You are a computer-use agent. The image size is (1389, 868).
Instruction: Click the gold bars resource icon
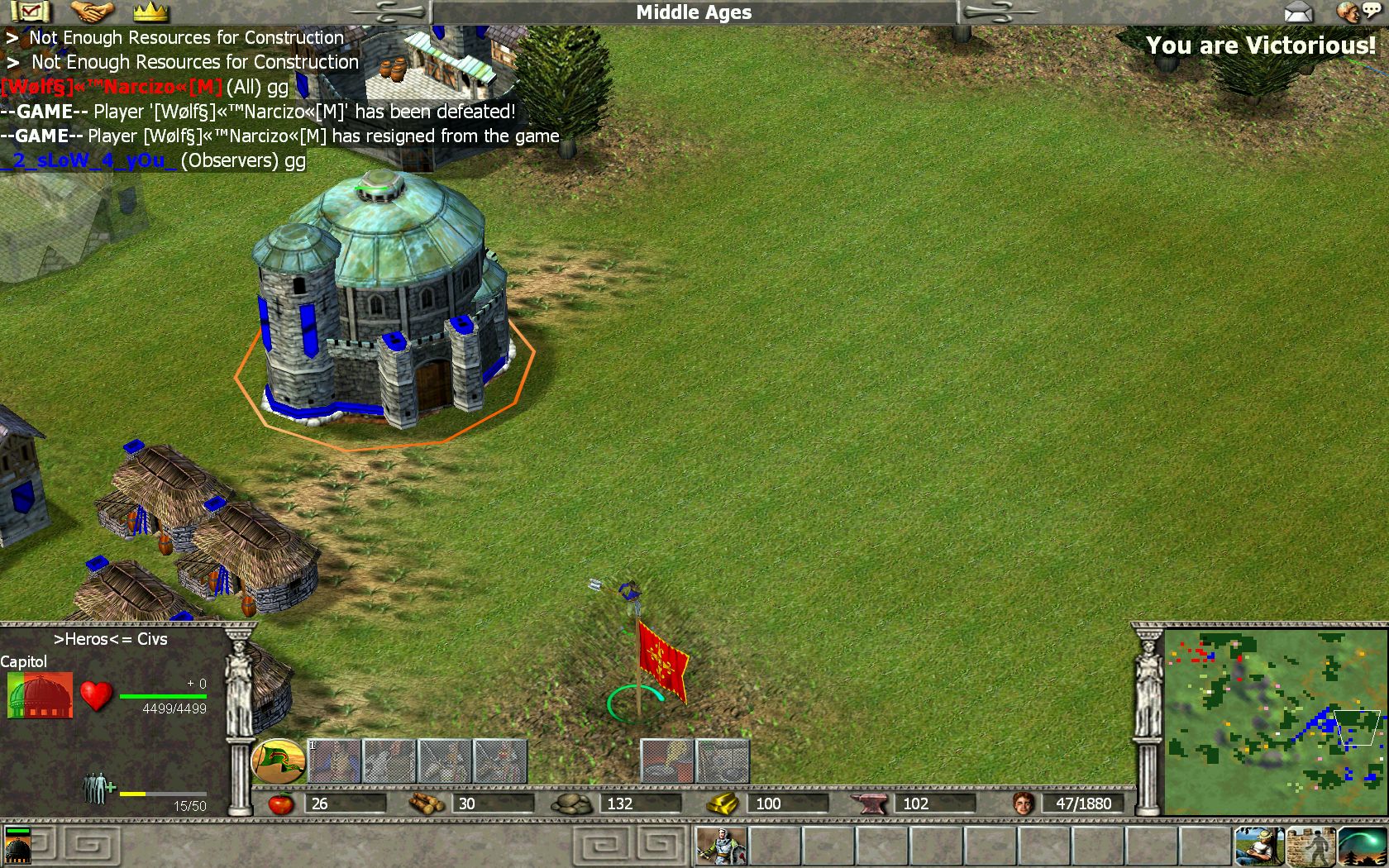pyautogui.click(x=723, y=803)
